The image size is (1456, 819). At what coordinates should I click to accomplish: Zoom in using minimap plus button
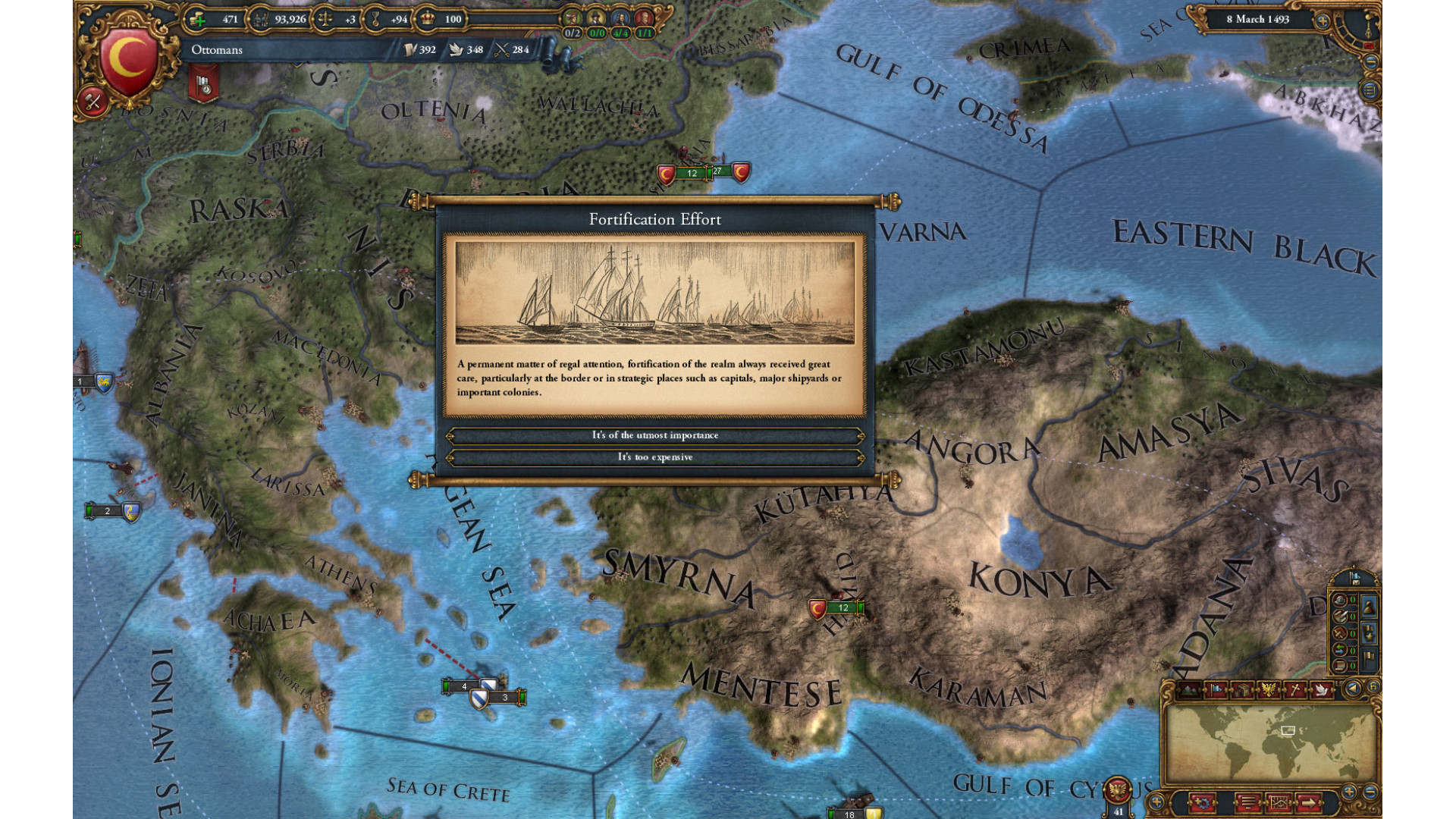tap(1349, 792)
